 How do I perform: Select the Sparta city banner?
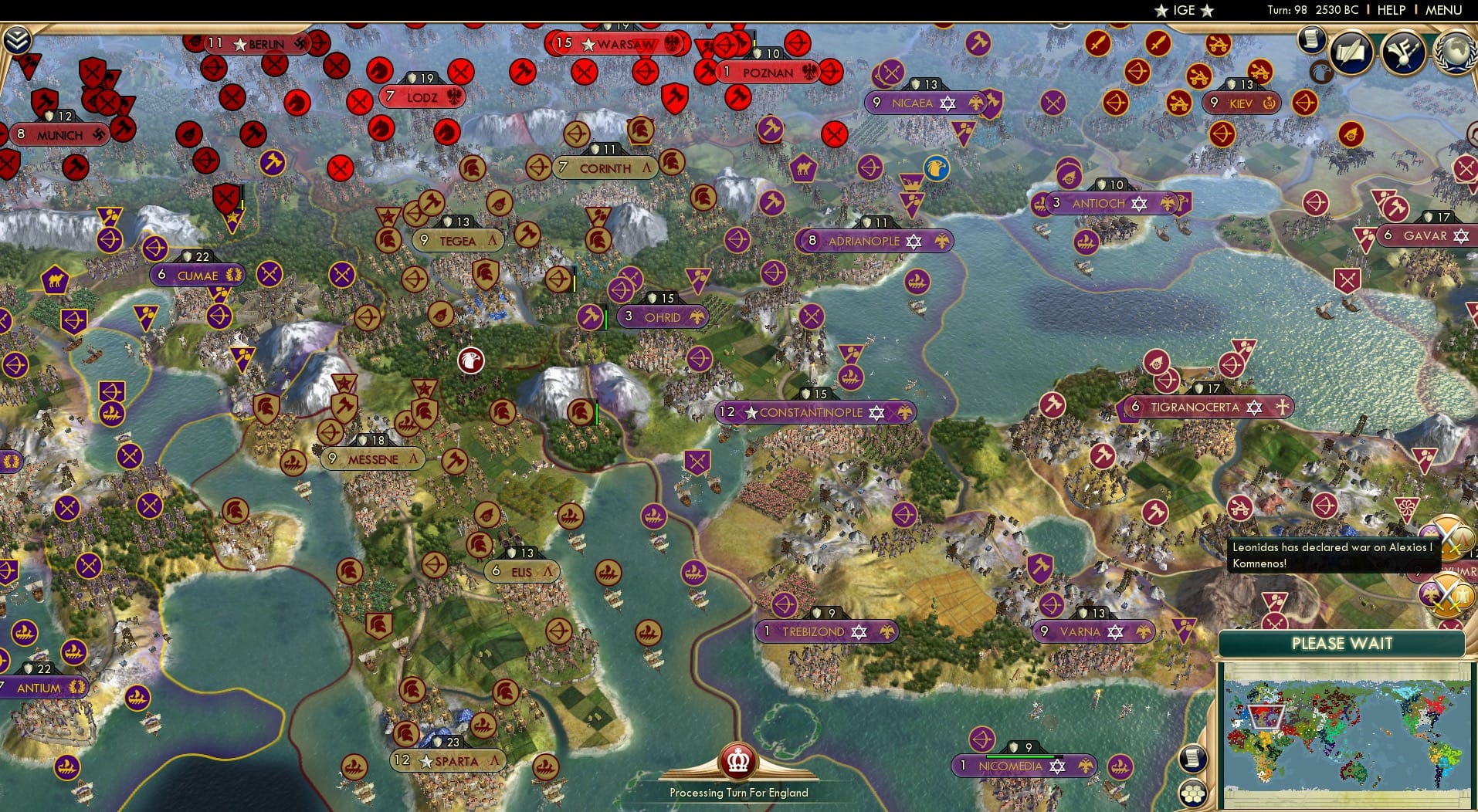click(448, 760)
